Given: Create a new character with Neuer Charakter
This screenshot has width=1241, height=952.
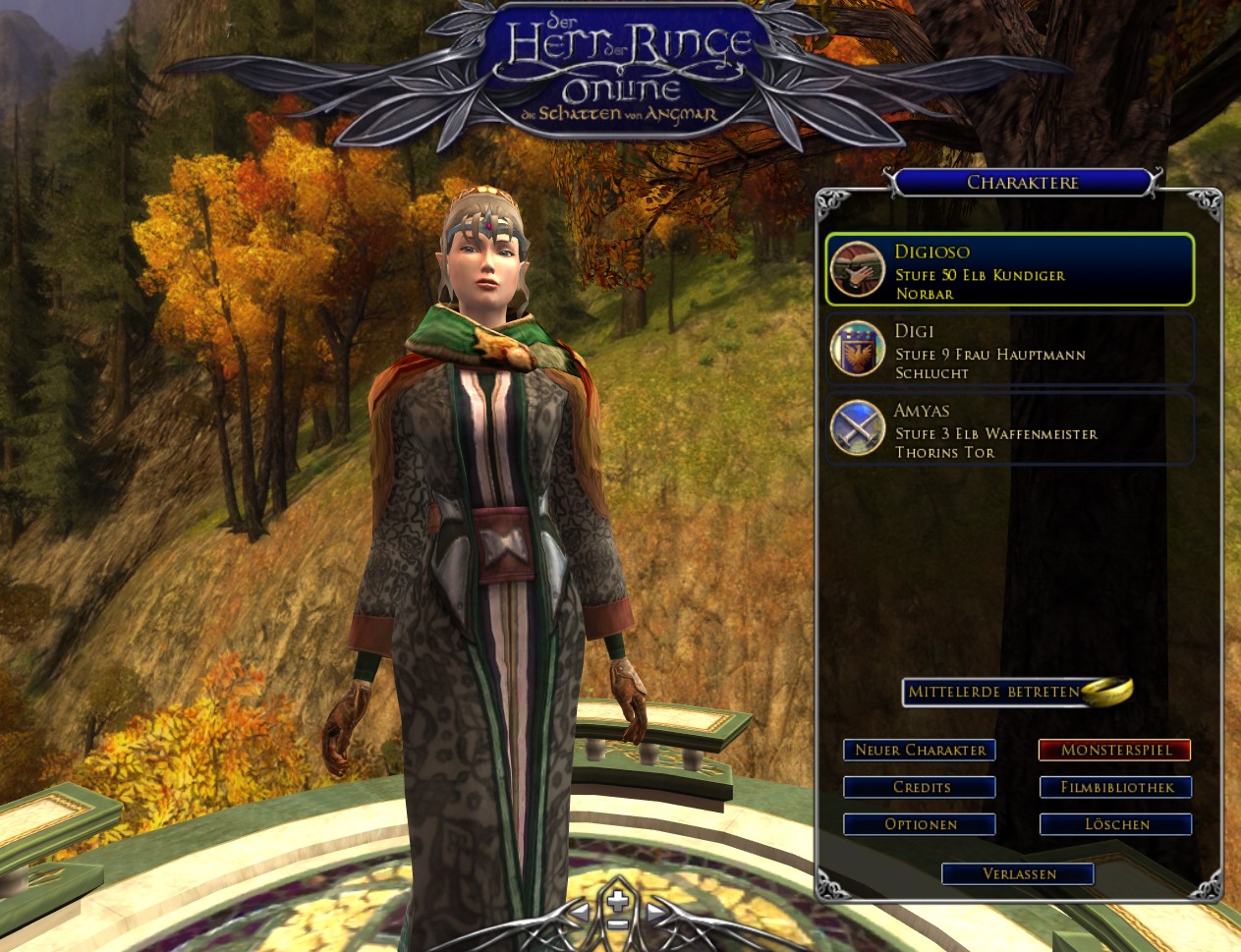Looking at the screenshot, I should click(x=920, y=750).
